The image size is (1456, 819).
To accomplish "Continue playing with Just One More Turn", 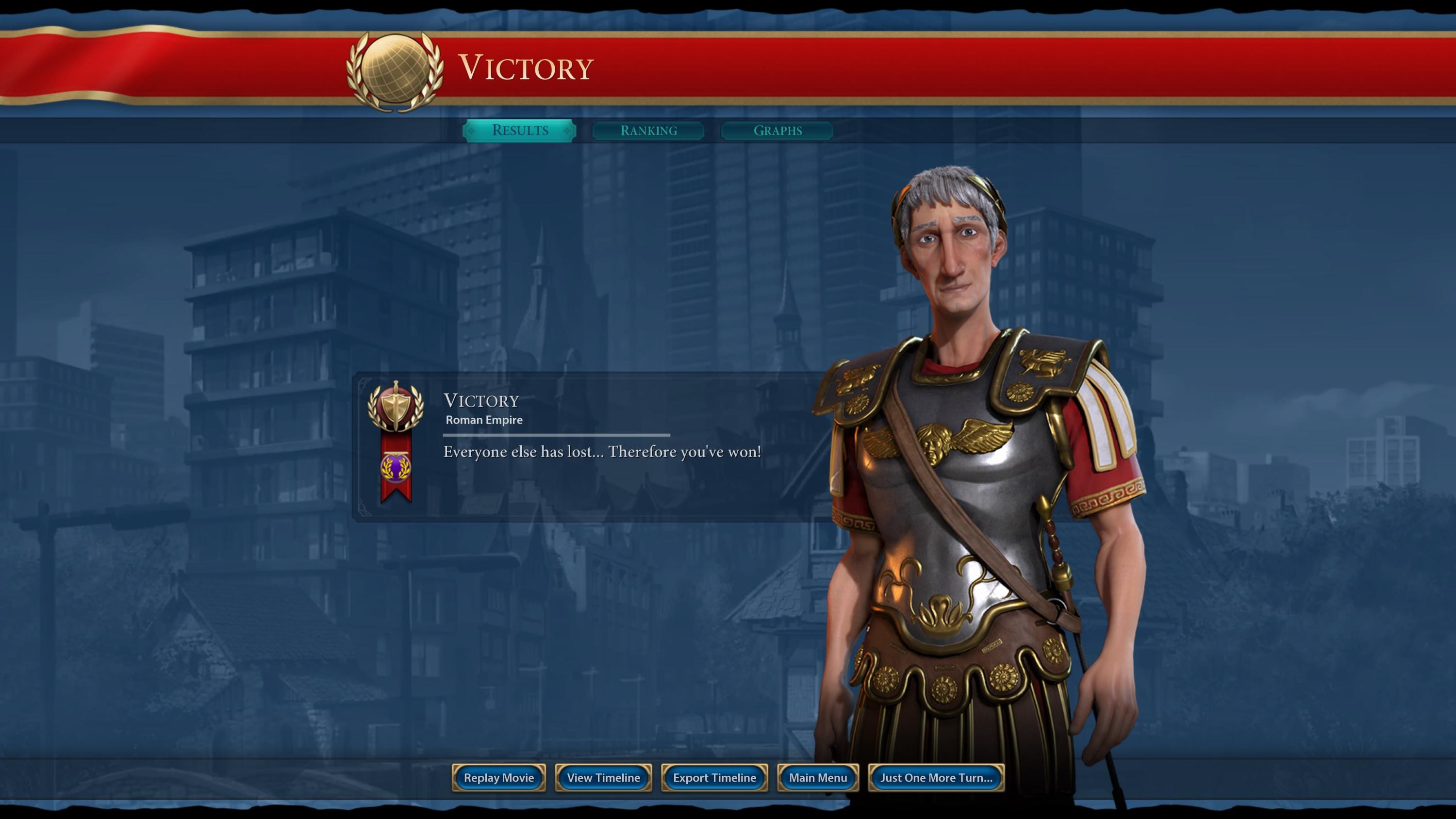I will click(x=935, y=778).
